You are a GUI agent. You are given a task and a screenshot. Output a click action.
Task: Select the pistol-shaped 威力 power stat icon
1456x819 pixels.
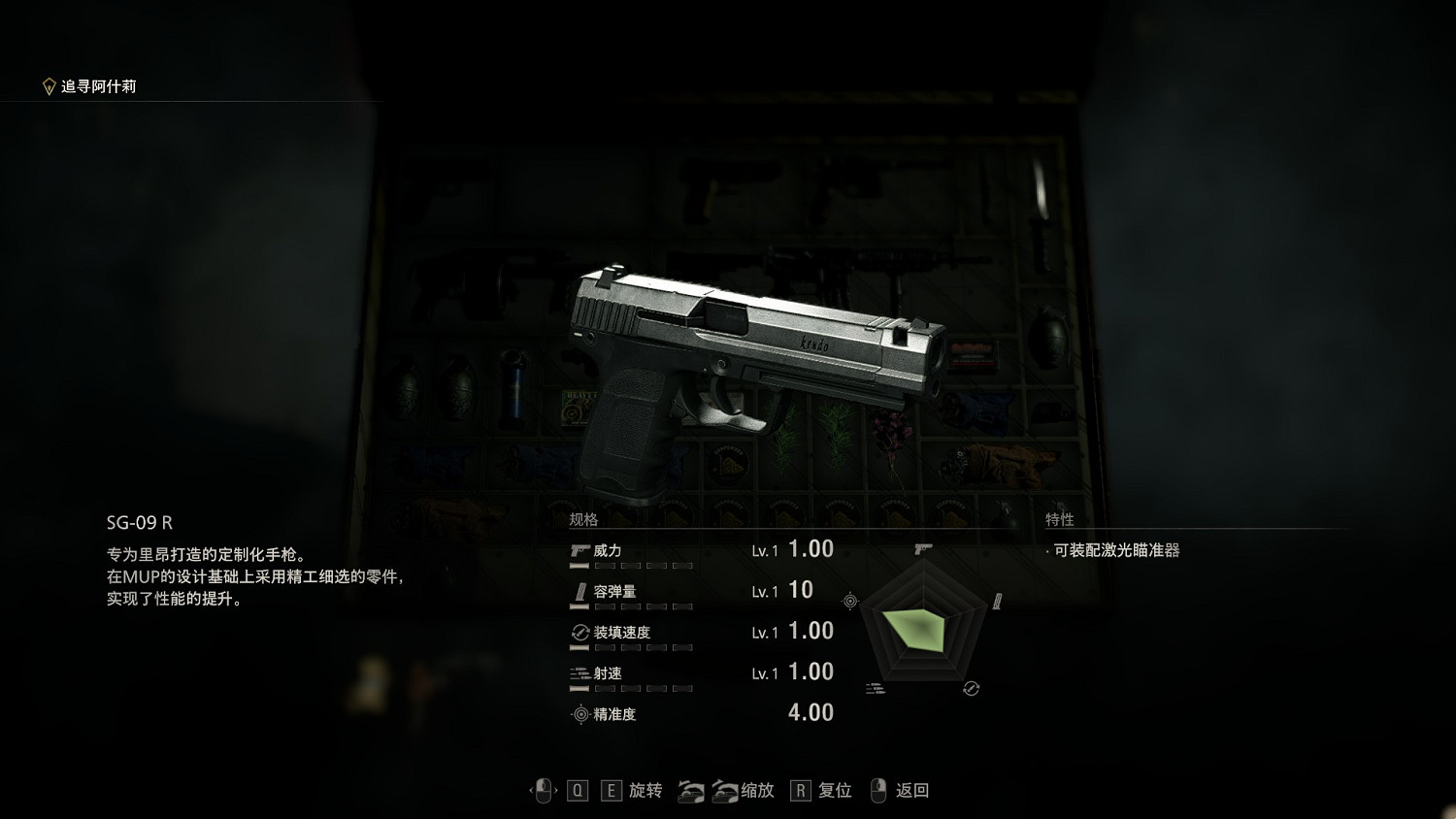tap(579, 550)
